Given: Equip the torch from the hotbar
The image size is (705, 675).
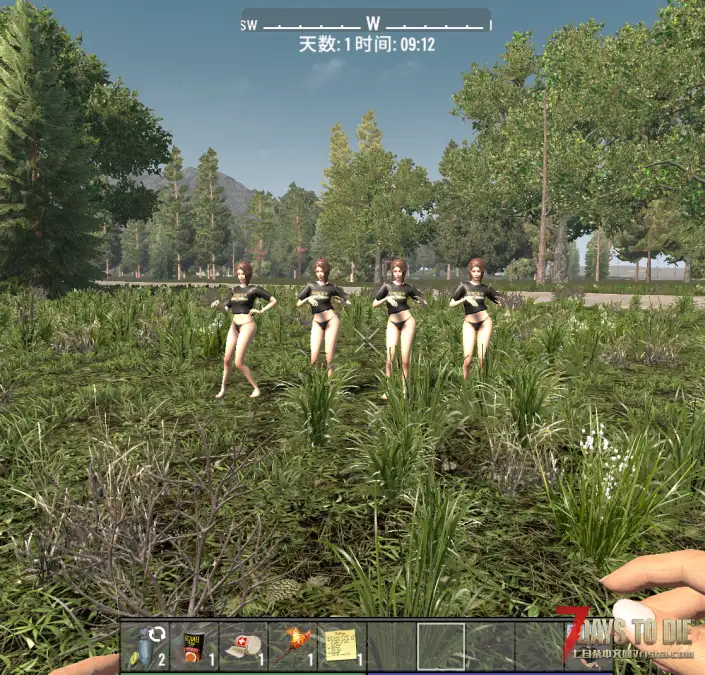Looking at the screenshot, I should point(293,645).
